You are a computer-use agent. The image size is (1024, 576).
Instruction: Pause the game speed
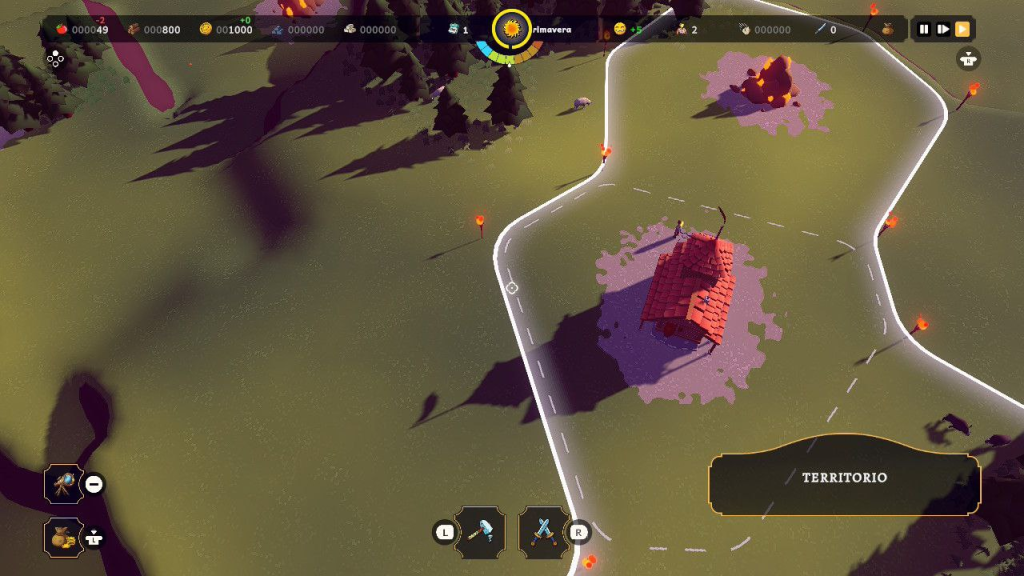[x=925, y=30]
